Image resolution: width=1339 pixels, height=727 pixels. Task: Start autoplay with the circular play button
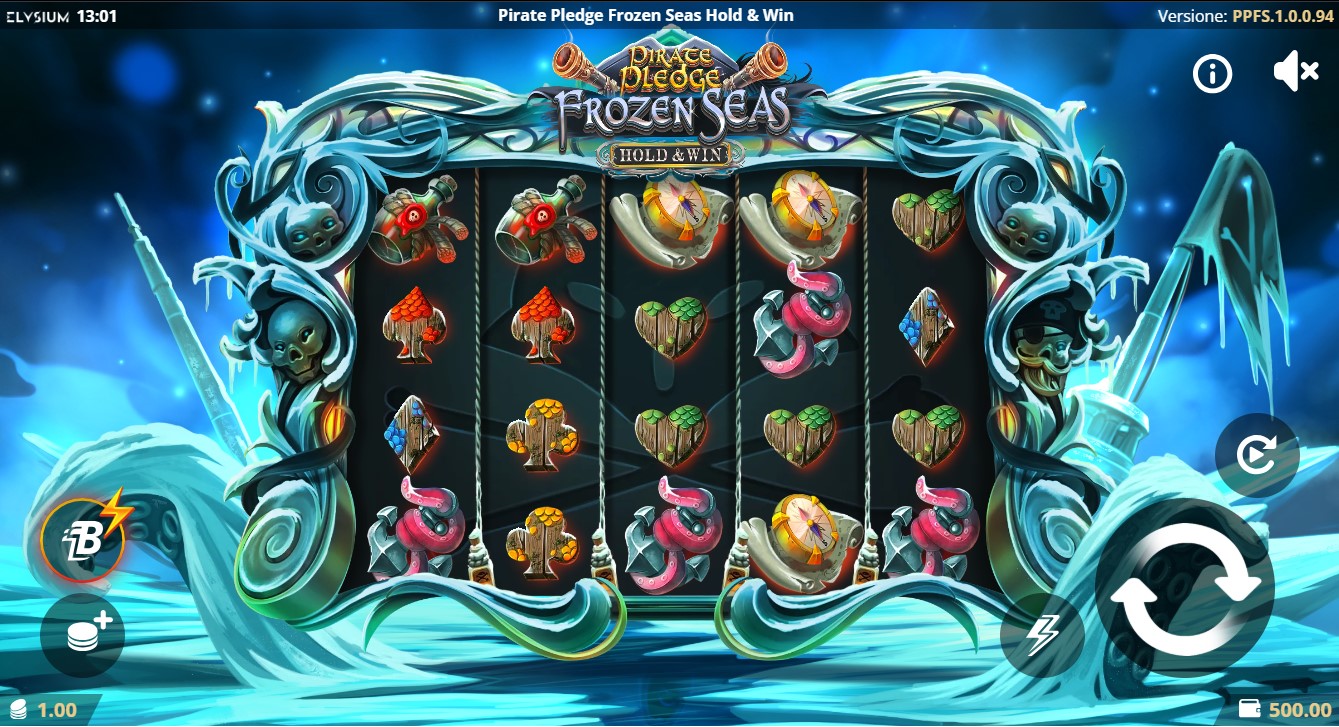point(1256,456)
